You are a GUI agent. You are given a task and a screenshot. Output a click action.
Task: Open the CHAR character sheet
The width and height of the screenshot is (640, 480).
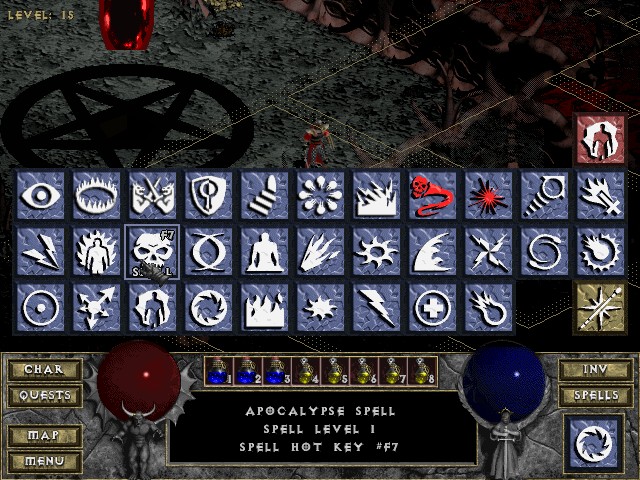(x=44, y=369)
